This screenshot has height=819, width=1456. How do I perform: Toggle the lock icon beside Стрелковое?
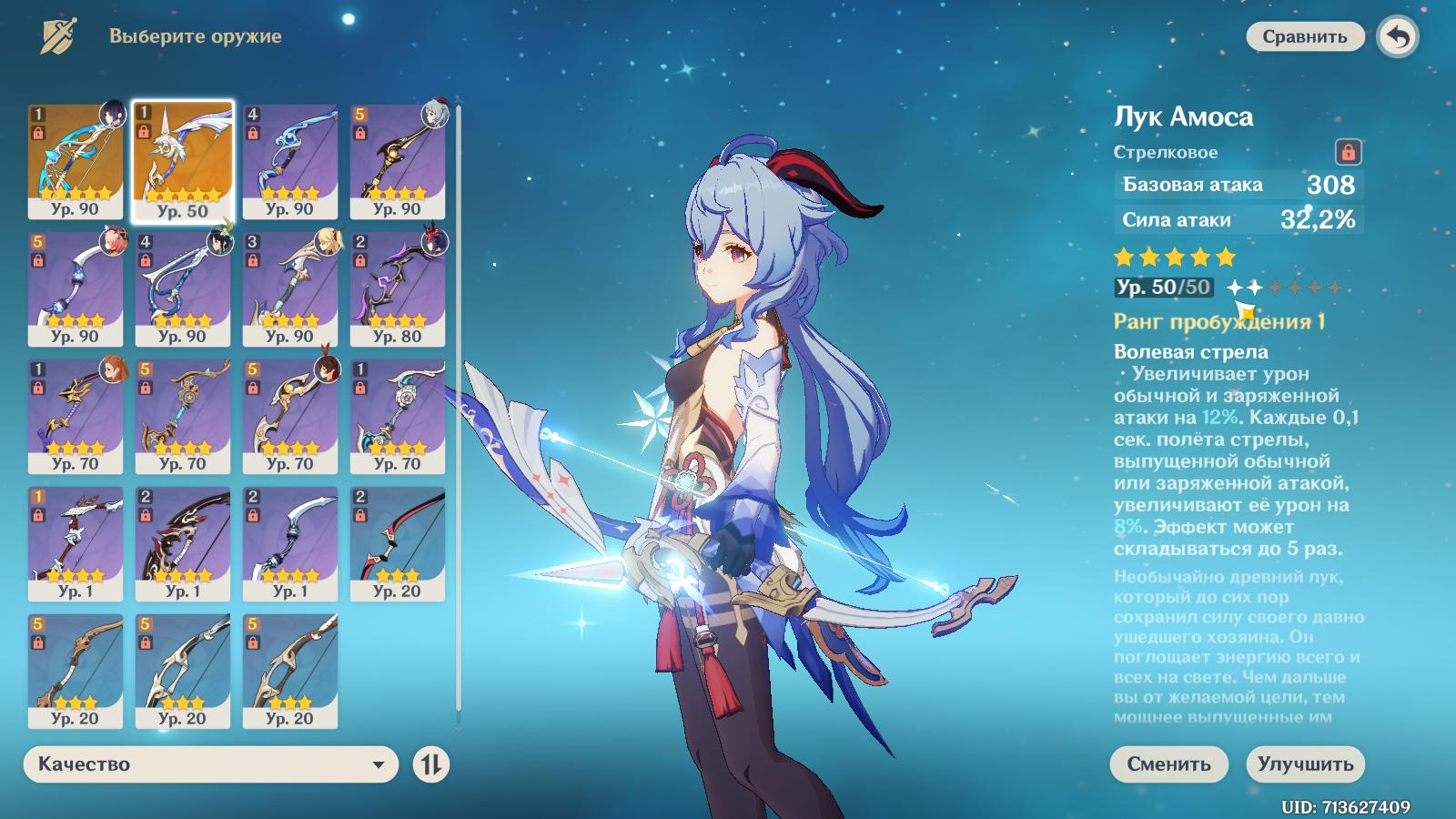click(x=1348, y=151)
